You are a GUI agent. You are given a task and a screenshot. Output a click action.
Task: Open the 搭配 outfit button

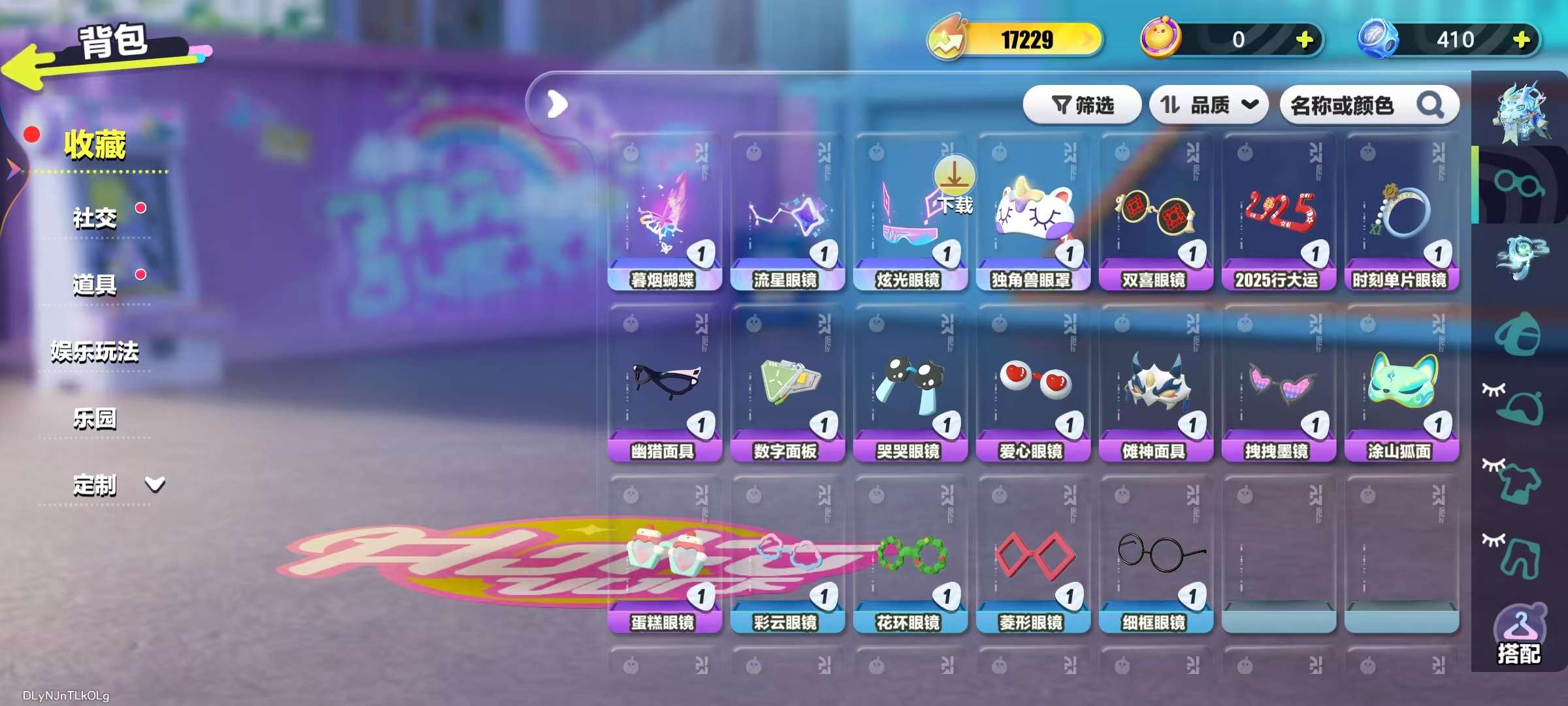[1518, 635]
